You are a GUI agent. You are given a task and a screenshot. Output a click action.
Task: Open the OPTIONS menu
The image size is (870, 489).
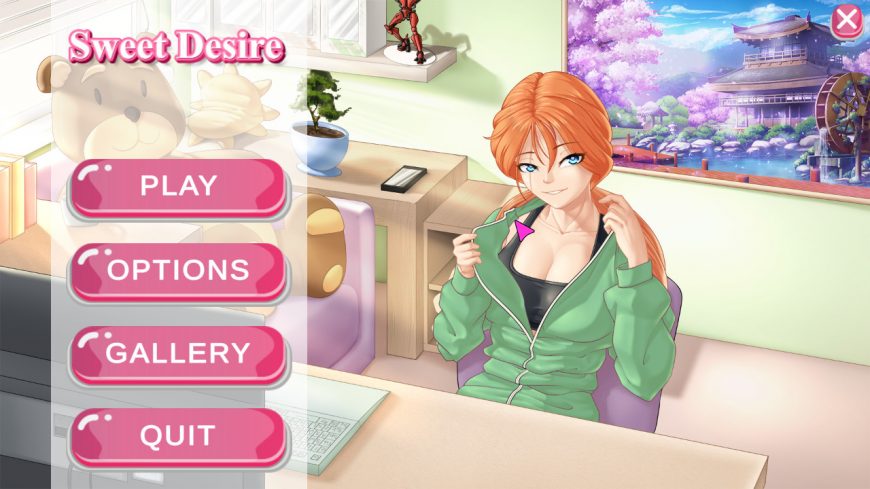[x=178, y=270]
